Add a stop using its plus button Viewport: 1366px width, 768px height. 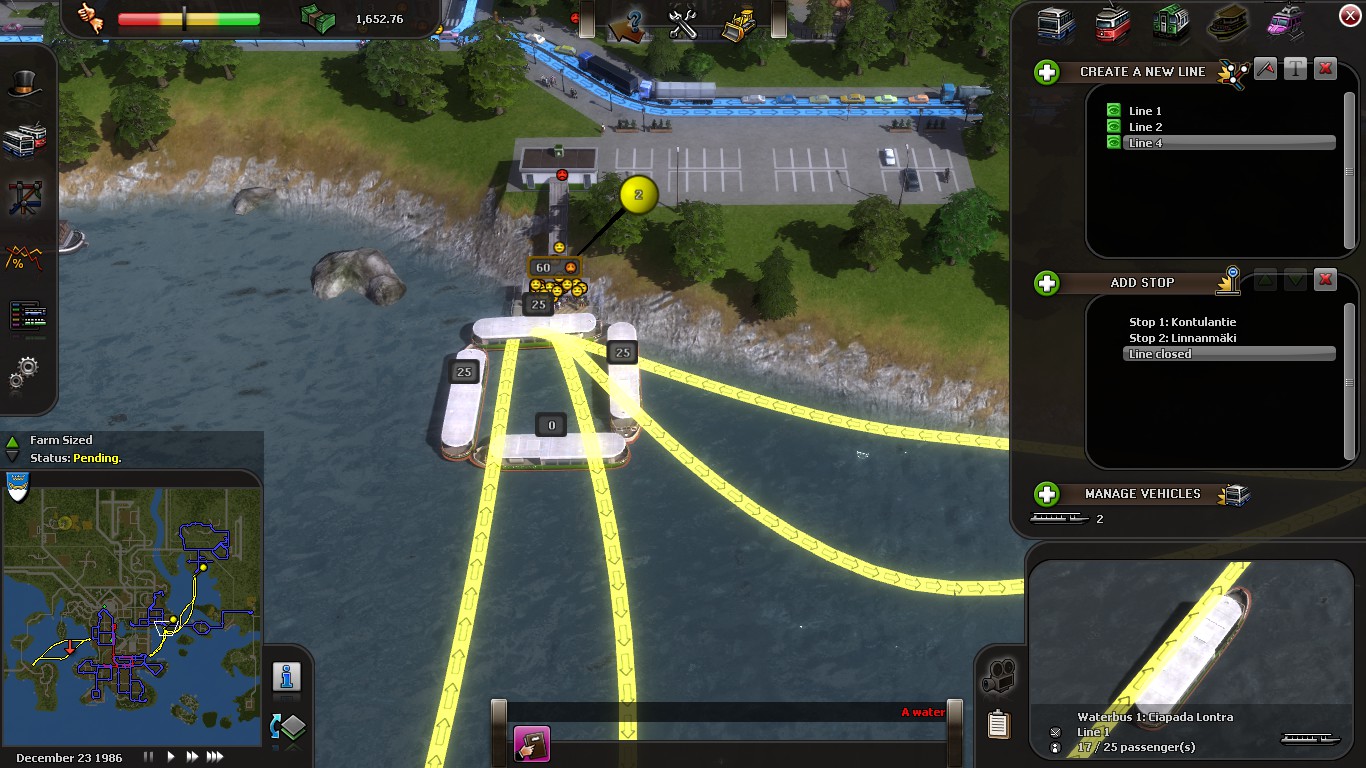coord(1047,283)
